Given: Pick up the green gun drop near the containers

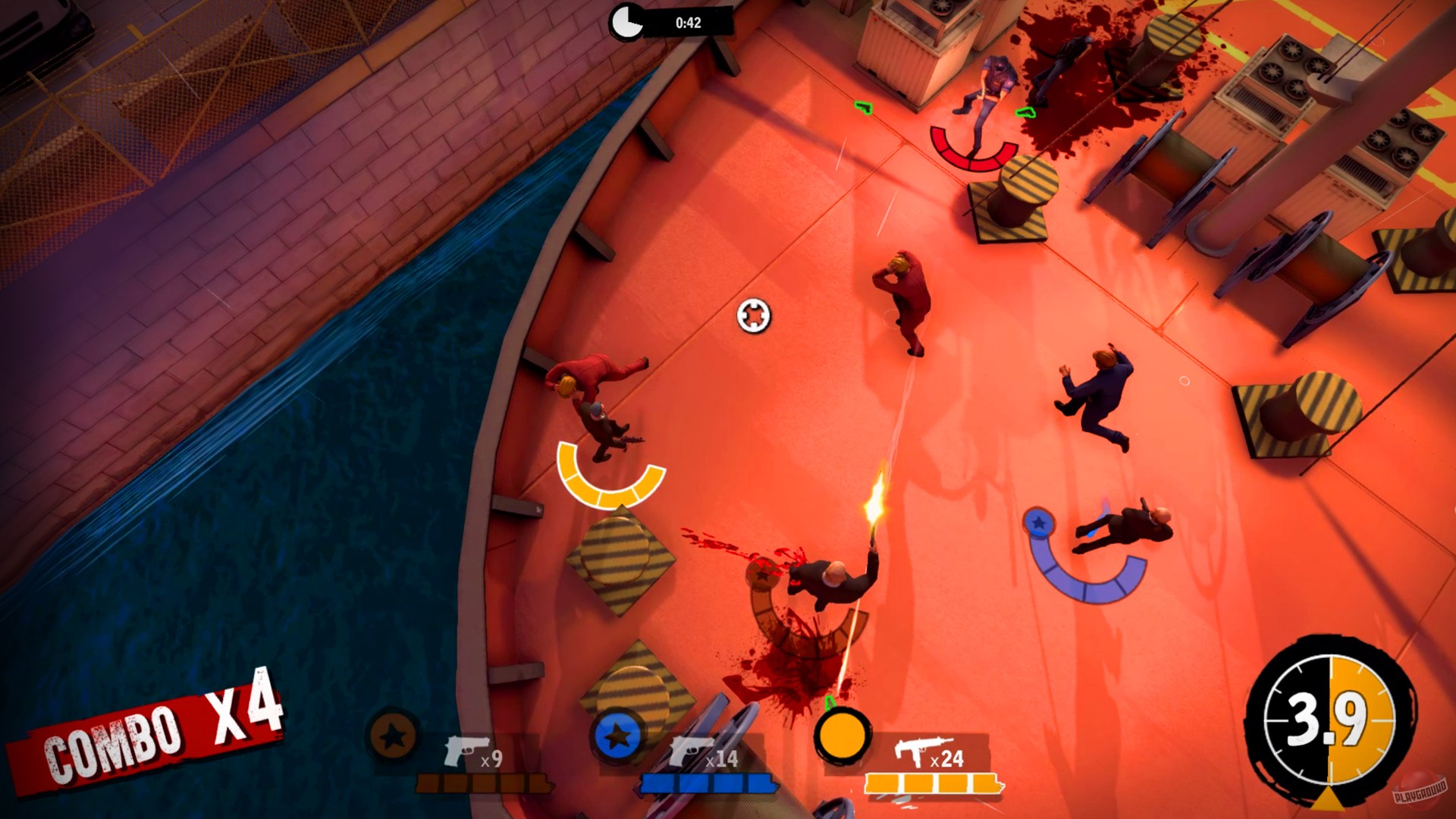Looking at the screenshot, I should pyautogui.click(x=862, y=108).
